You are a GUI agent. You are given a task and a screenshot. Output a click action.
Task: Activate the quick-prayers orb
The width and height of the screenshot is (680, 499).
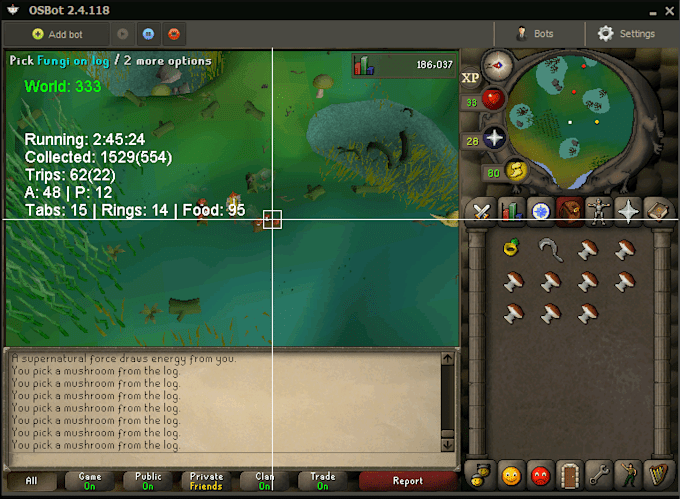coord(494,139)
